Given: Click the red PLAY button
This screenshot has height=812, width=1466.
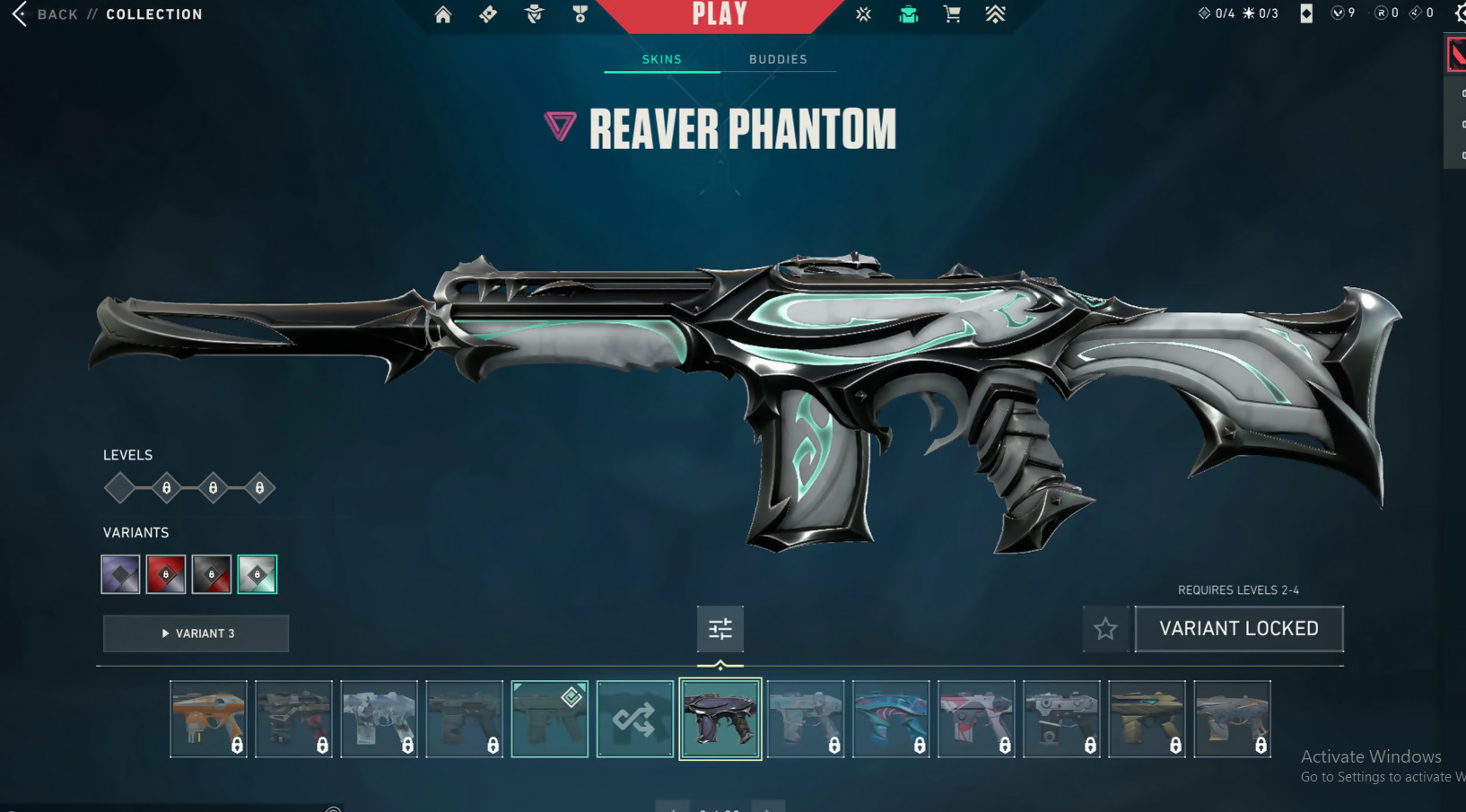Looking at the screenshot, I should click(x=720, y=14).
